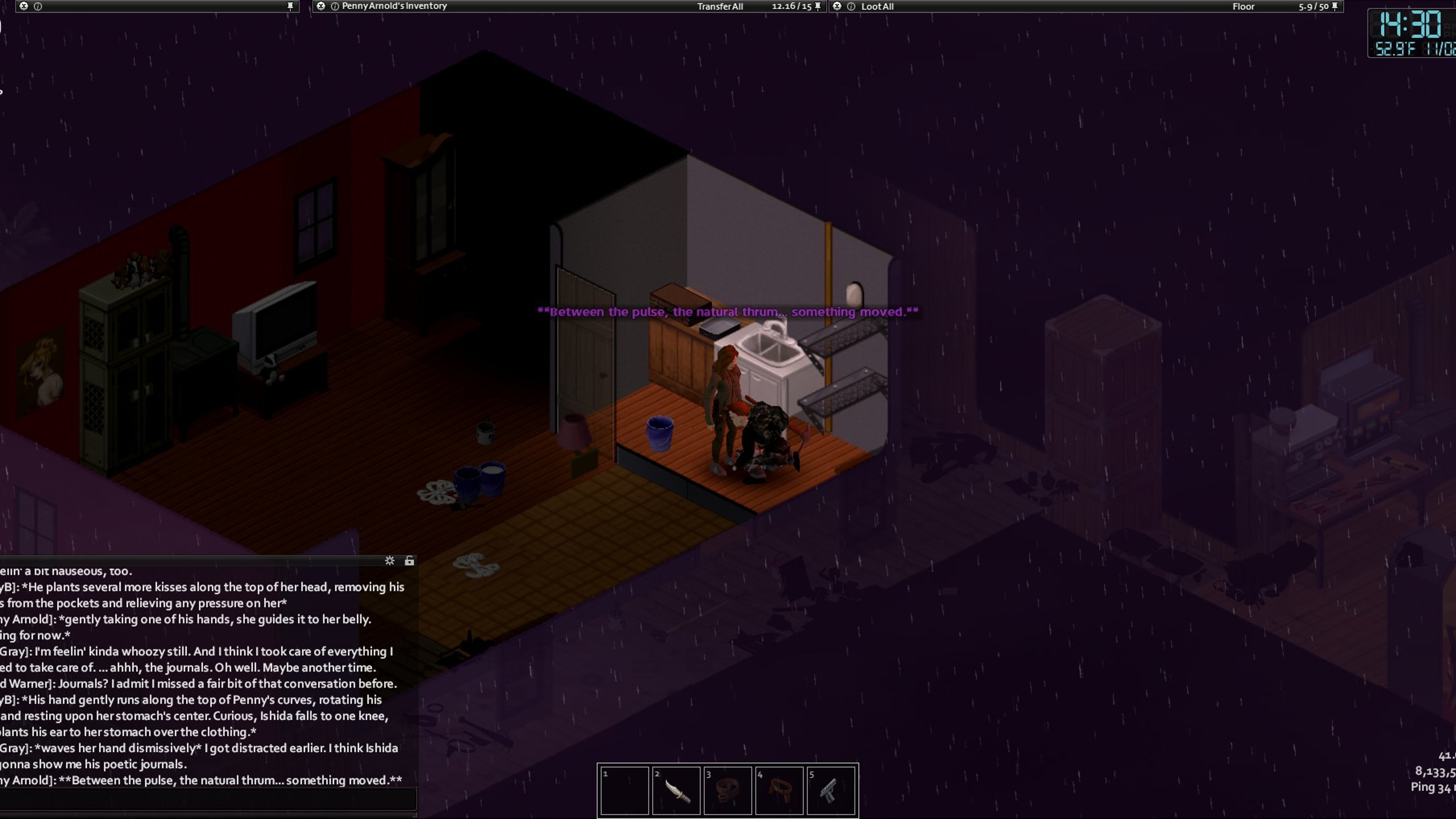Toggle the chat window lock
The image size is (1456, 819).
409,561
